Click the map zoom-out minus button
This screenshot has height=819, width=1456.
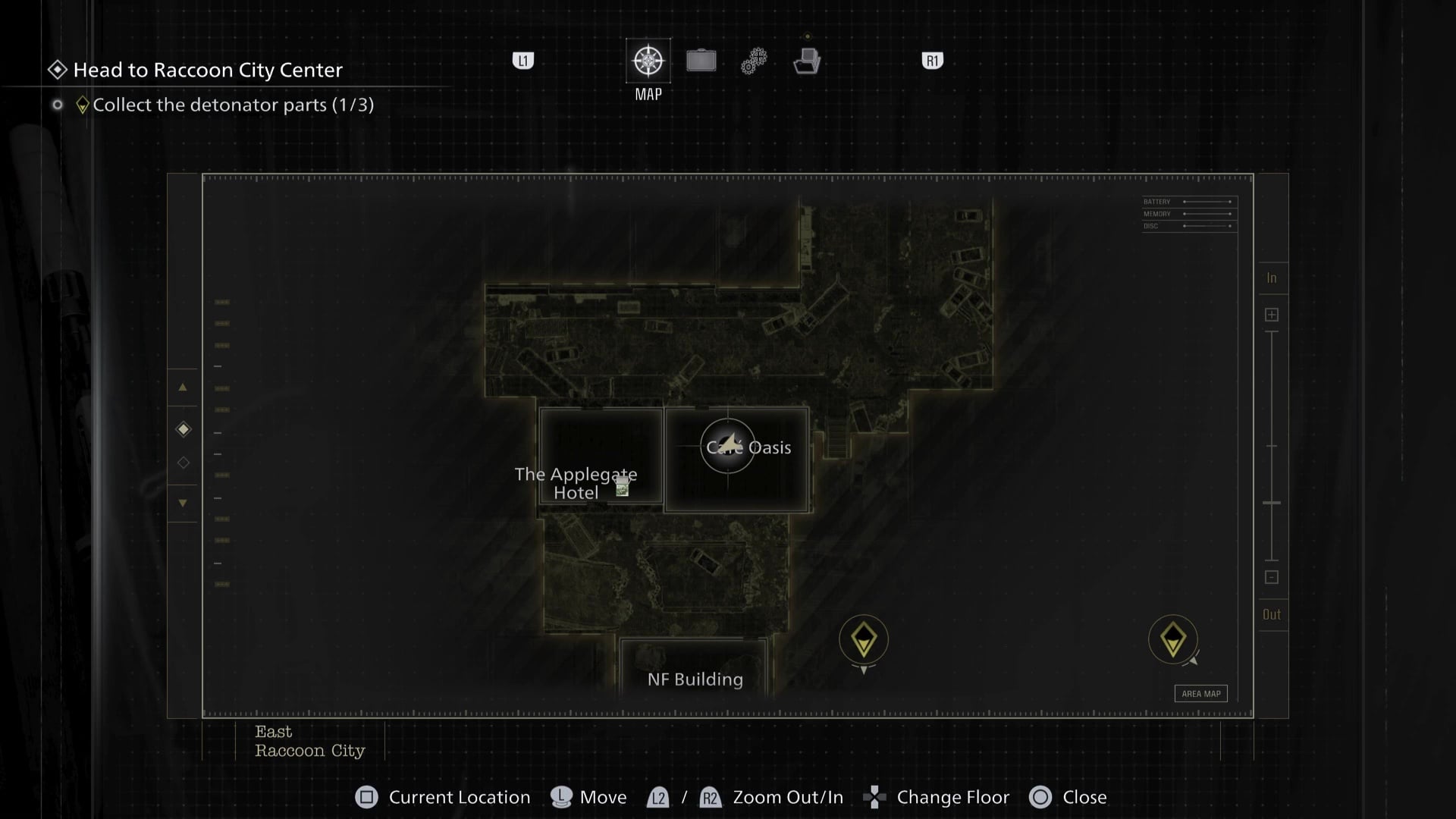(1272, 578)
